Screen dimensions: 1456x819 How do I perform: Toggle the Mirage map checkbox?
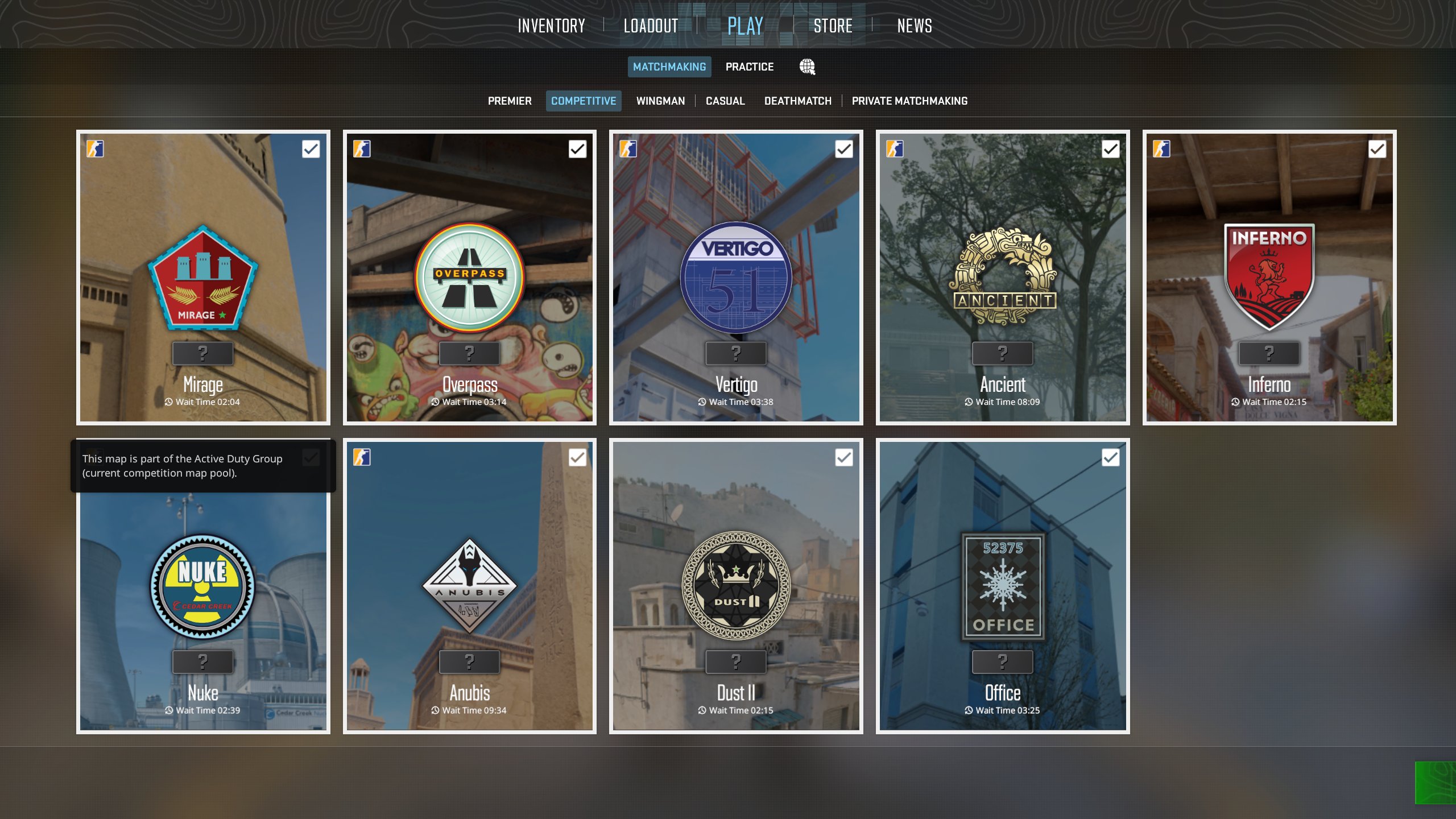coord(311,149)
